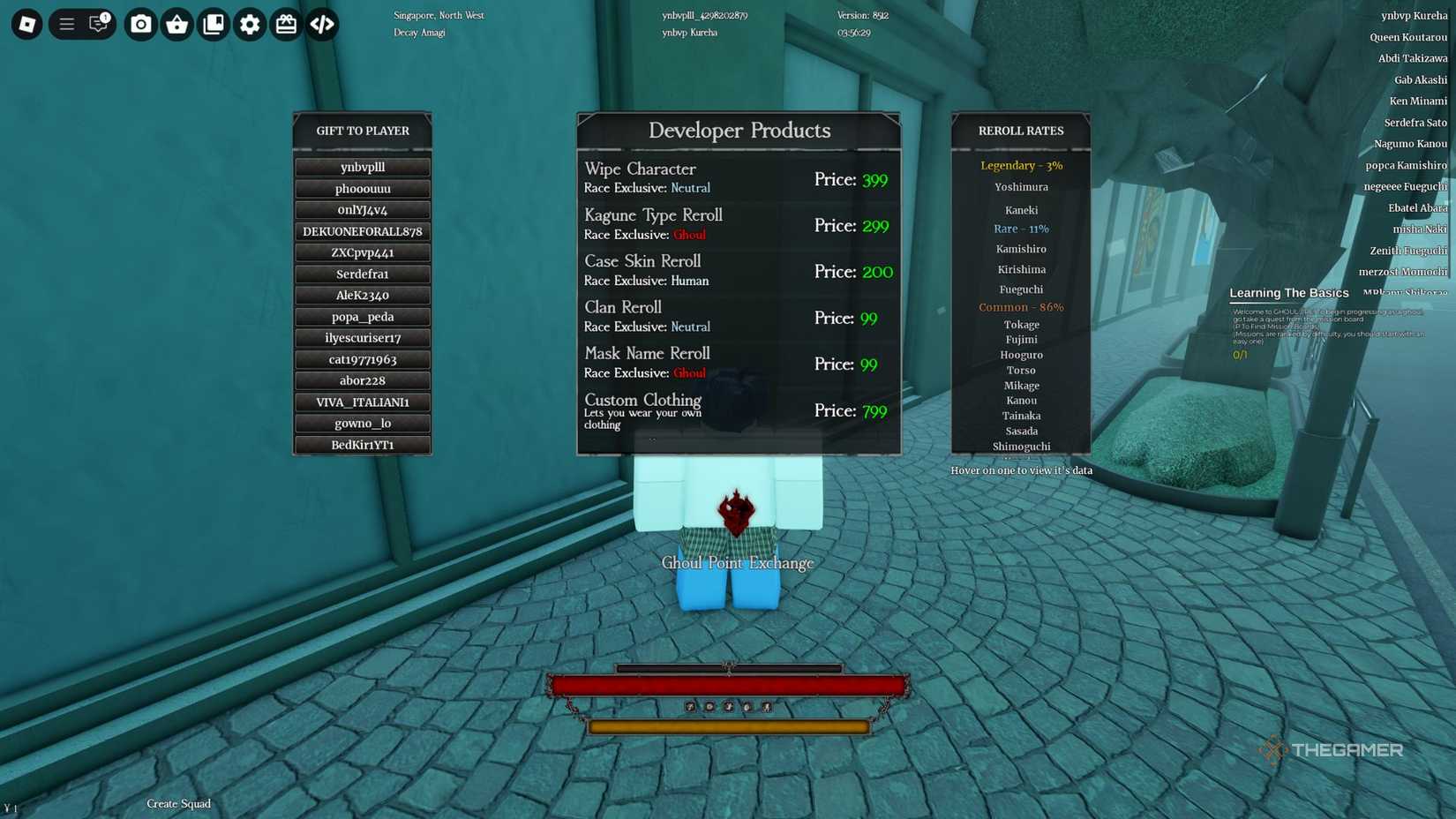Open the shop basket icon

[x=176, y=24]
